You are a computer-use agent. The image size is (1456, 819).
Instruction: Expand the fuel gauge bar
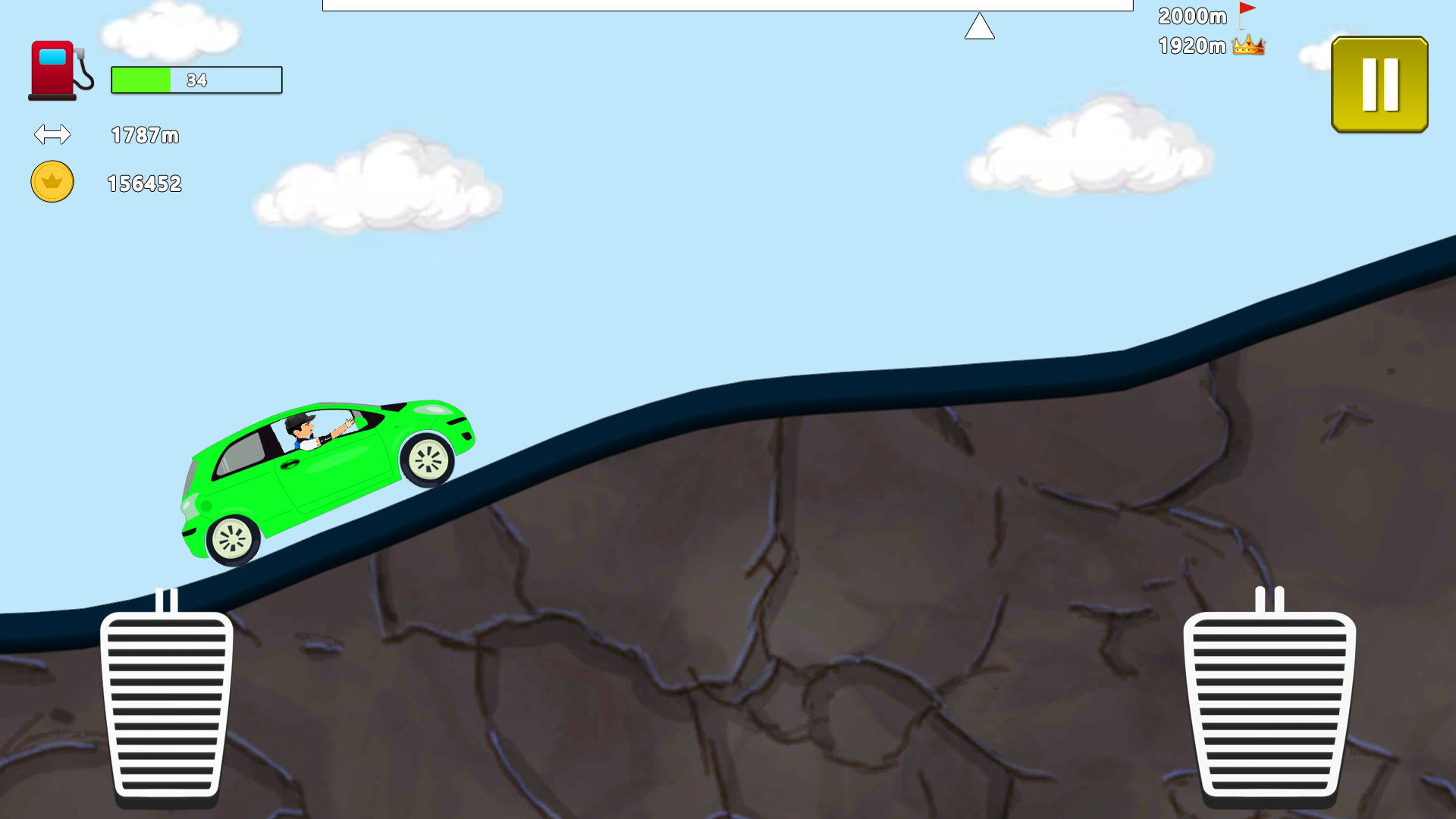tap(196, 80)
